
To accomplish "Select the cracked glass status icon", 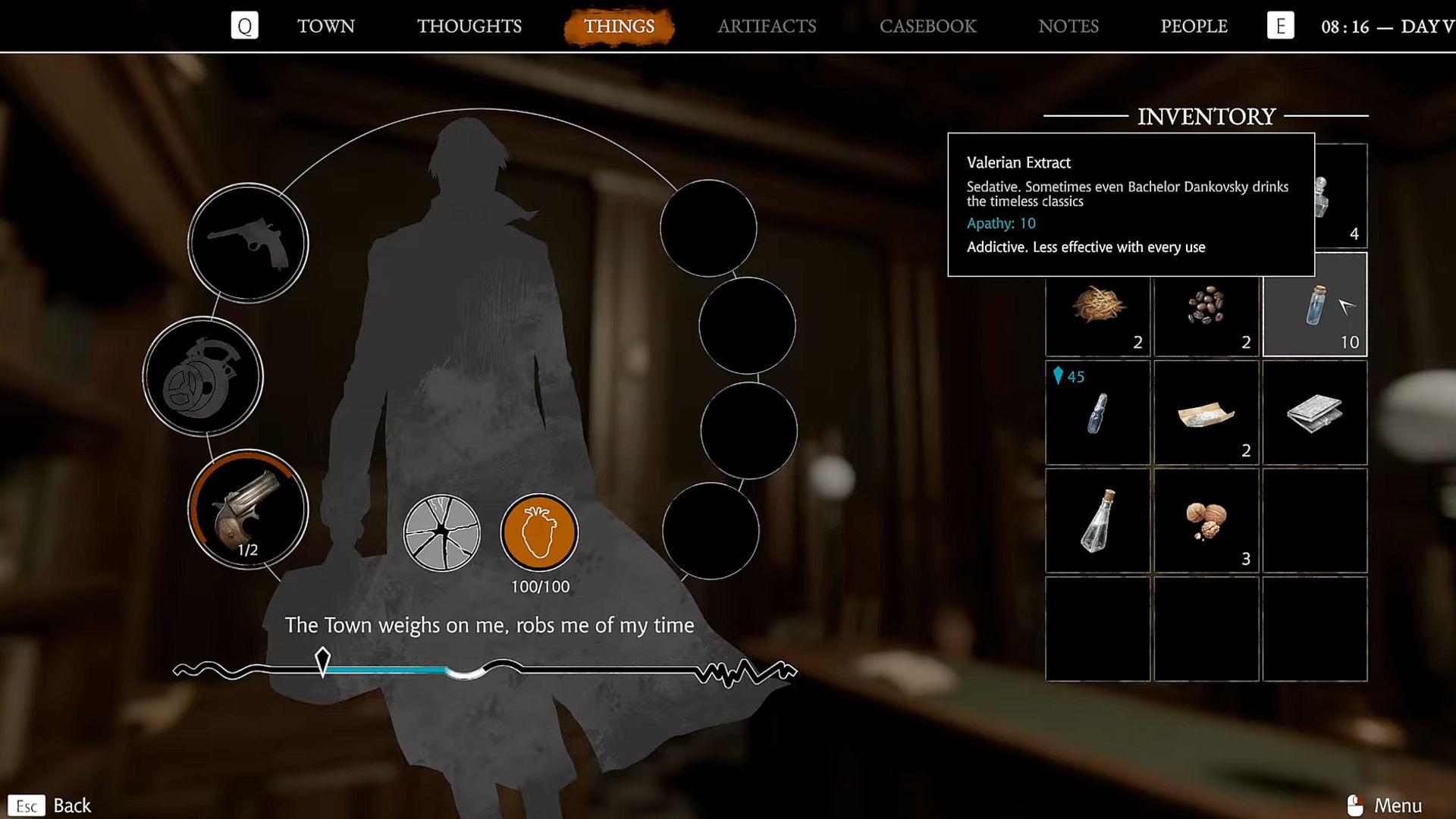I will pyautogui.click(x=441, y=532).
